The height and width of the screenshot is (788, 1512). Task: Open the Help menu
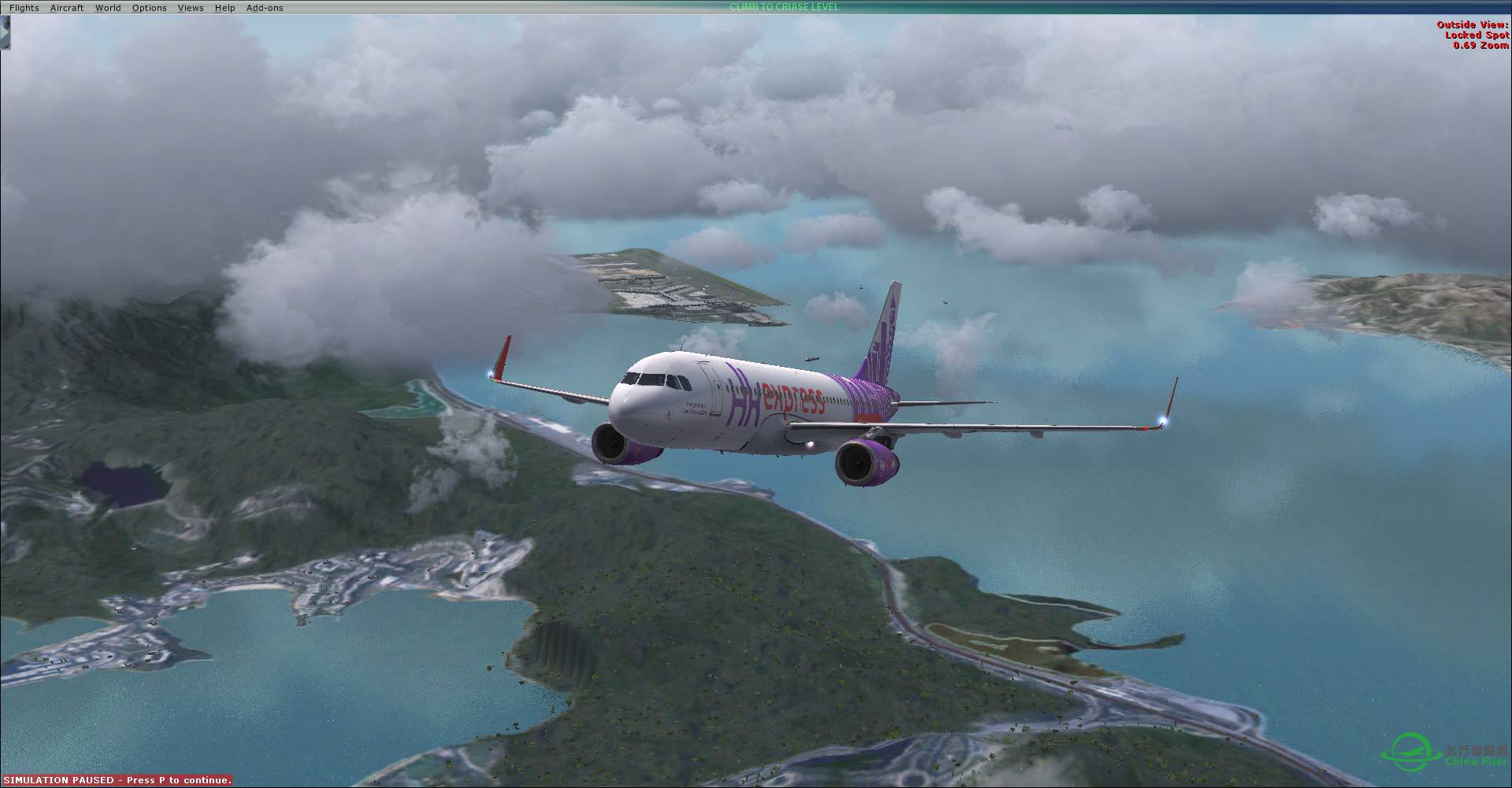224,7
